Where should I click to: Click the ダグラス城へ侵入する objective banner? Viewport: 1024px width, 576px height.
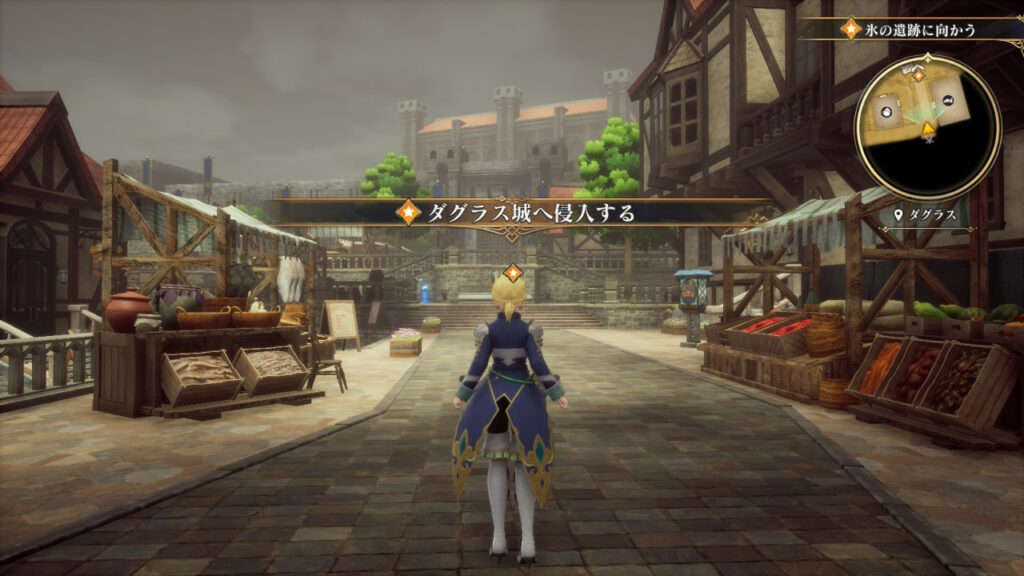pos(517,212)
